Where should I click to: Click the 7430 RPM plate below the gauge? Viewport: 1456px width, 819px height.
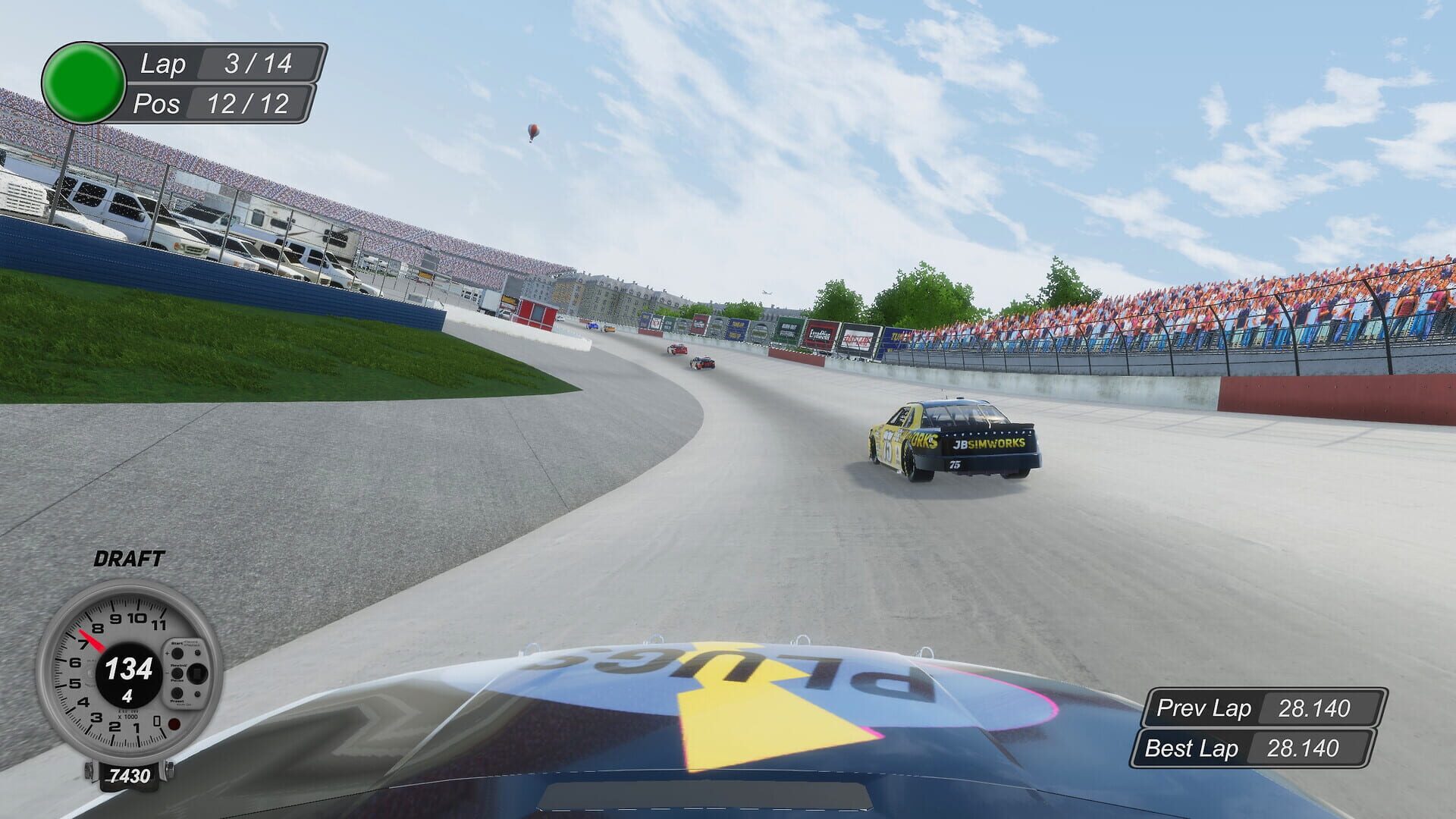pyautogui.click(x=129, y=773)
